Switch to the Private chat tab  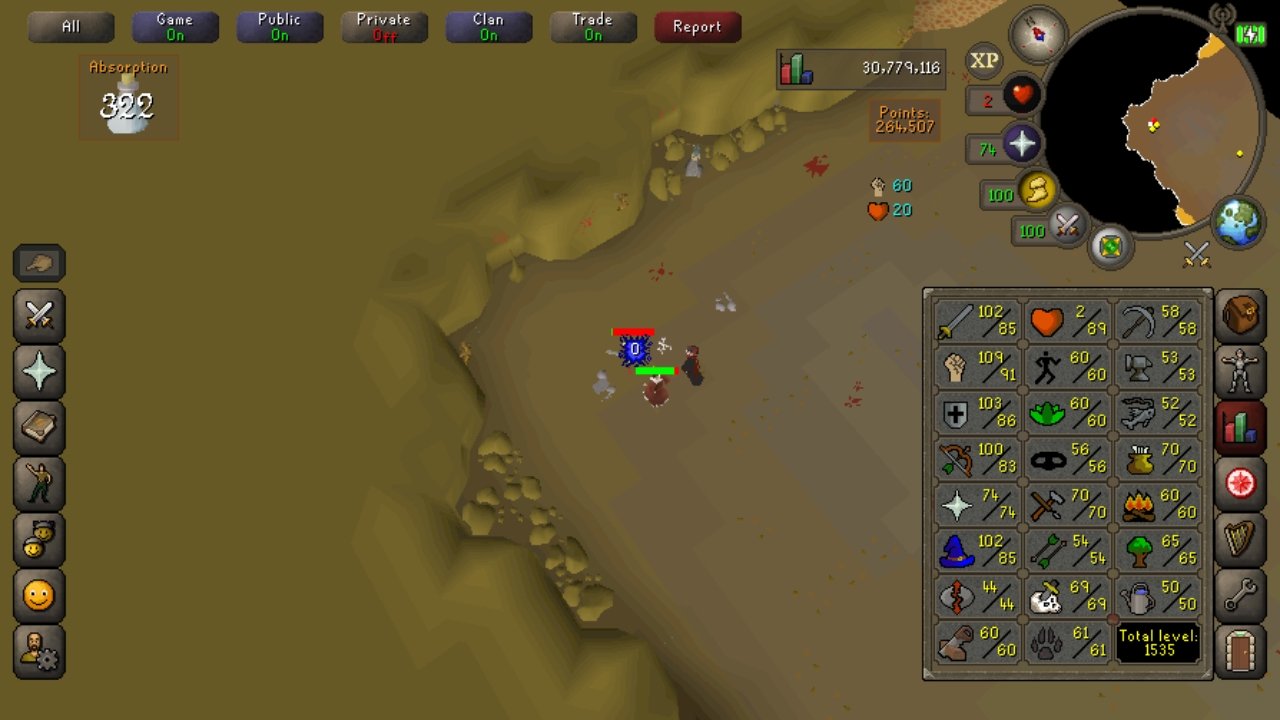pyautogui.click(x=384, y=27)
